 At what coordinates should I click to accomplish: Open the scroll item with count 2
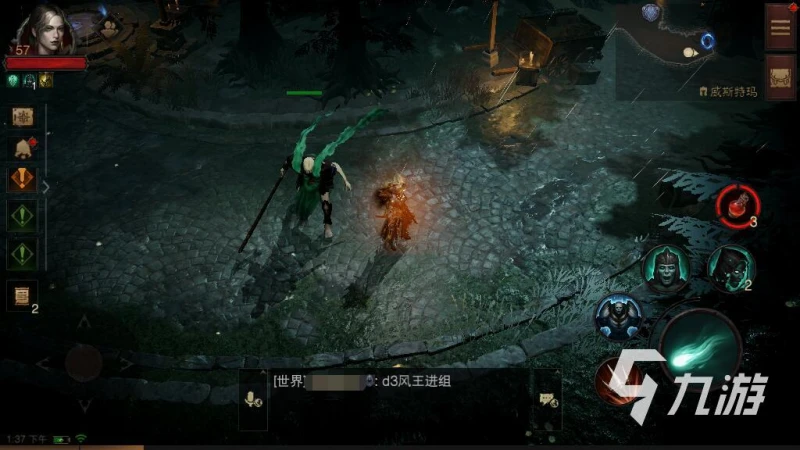(x=21, y=295)
